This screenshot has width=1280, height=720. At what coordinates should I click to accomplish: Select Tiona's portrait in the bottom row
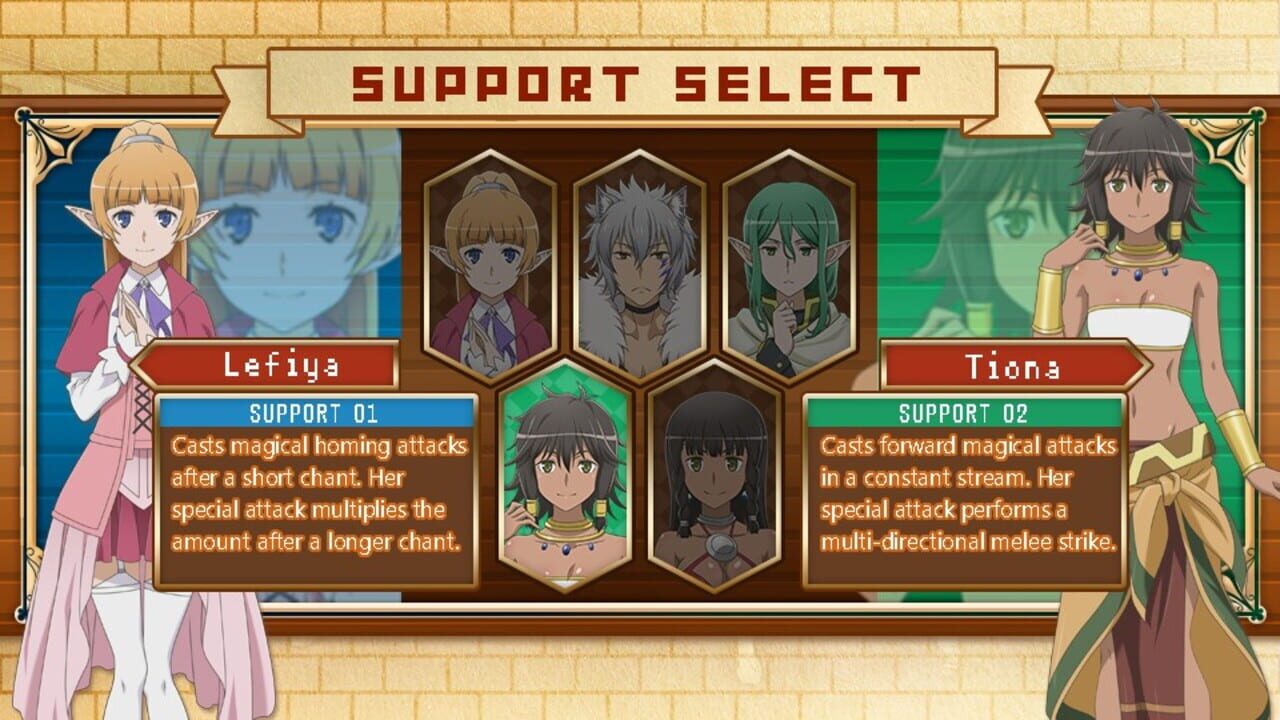(565, 480)
